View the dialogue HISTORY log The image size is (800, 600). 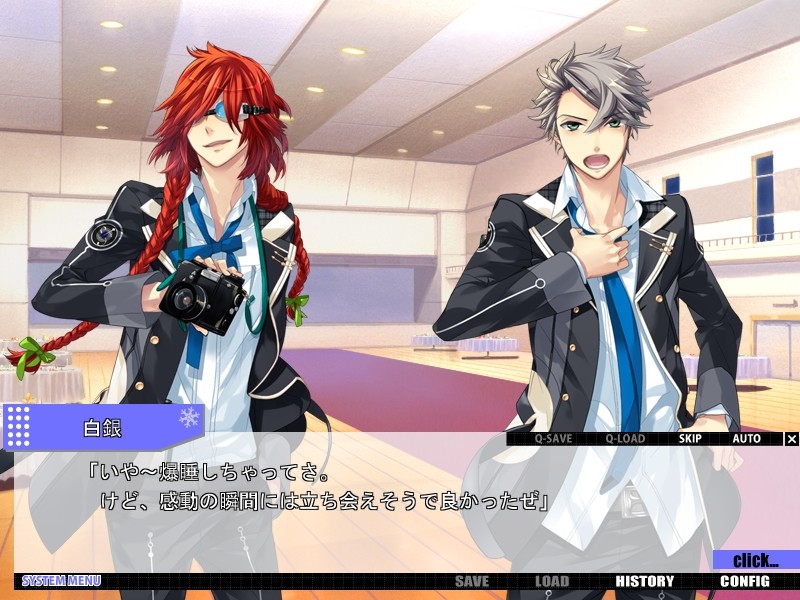(x=644, y=581)
